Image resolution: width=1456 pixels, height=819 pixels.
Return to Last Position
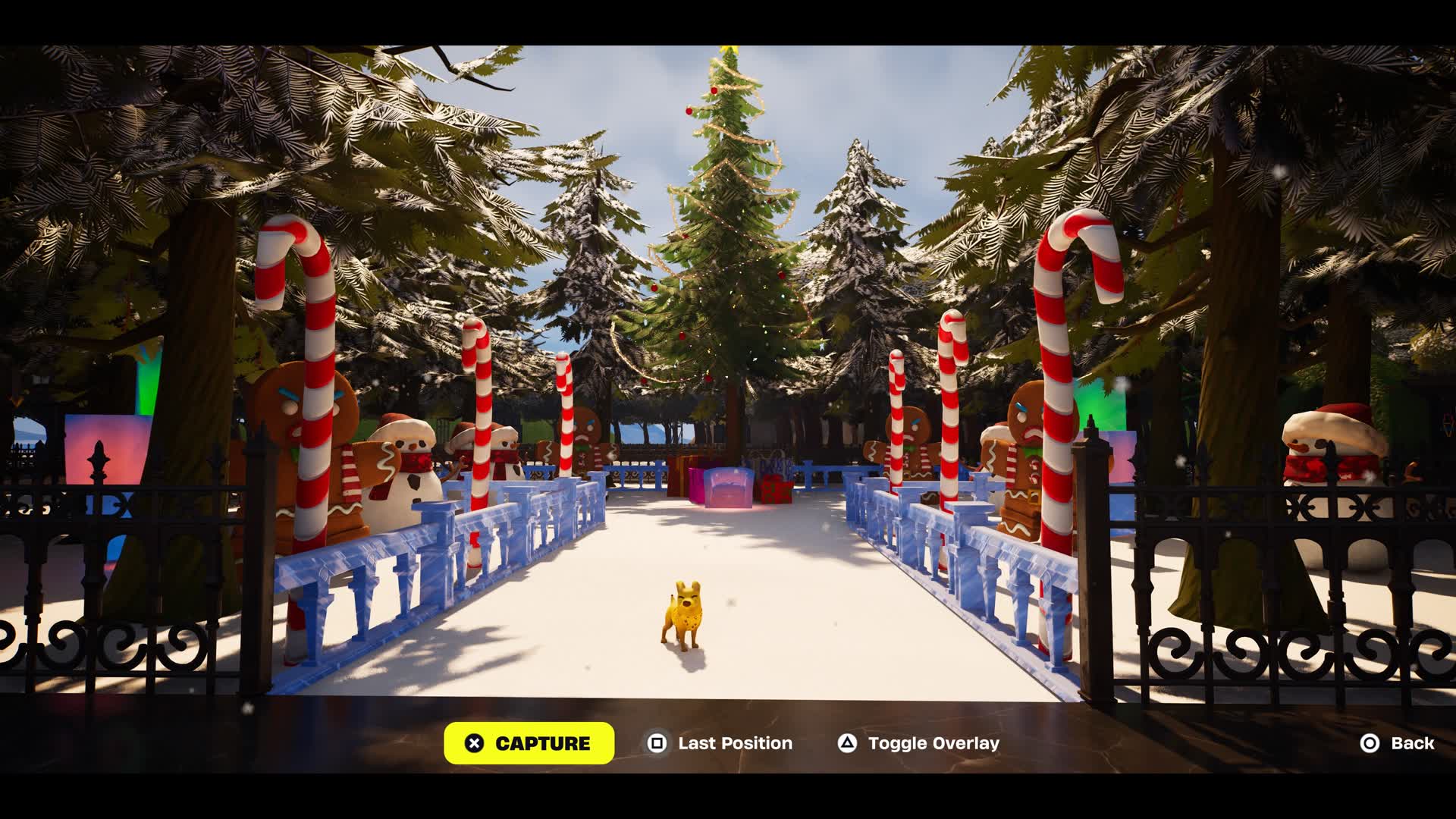[719, 743]
